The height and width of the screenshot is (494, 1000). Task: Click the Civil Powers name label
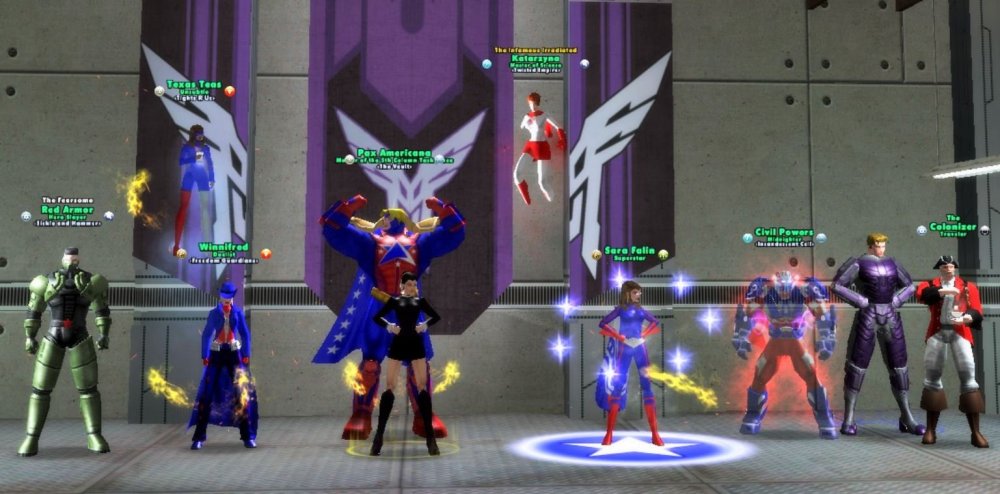783,233
